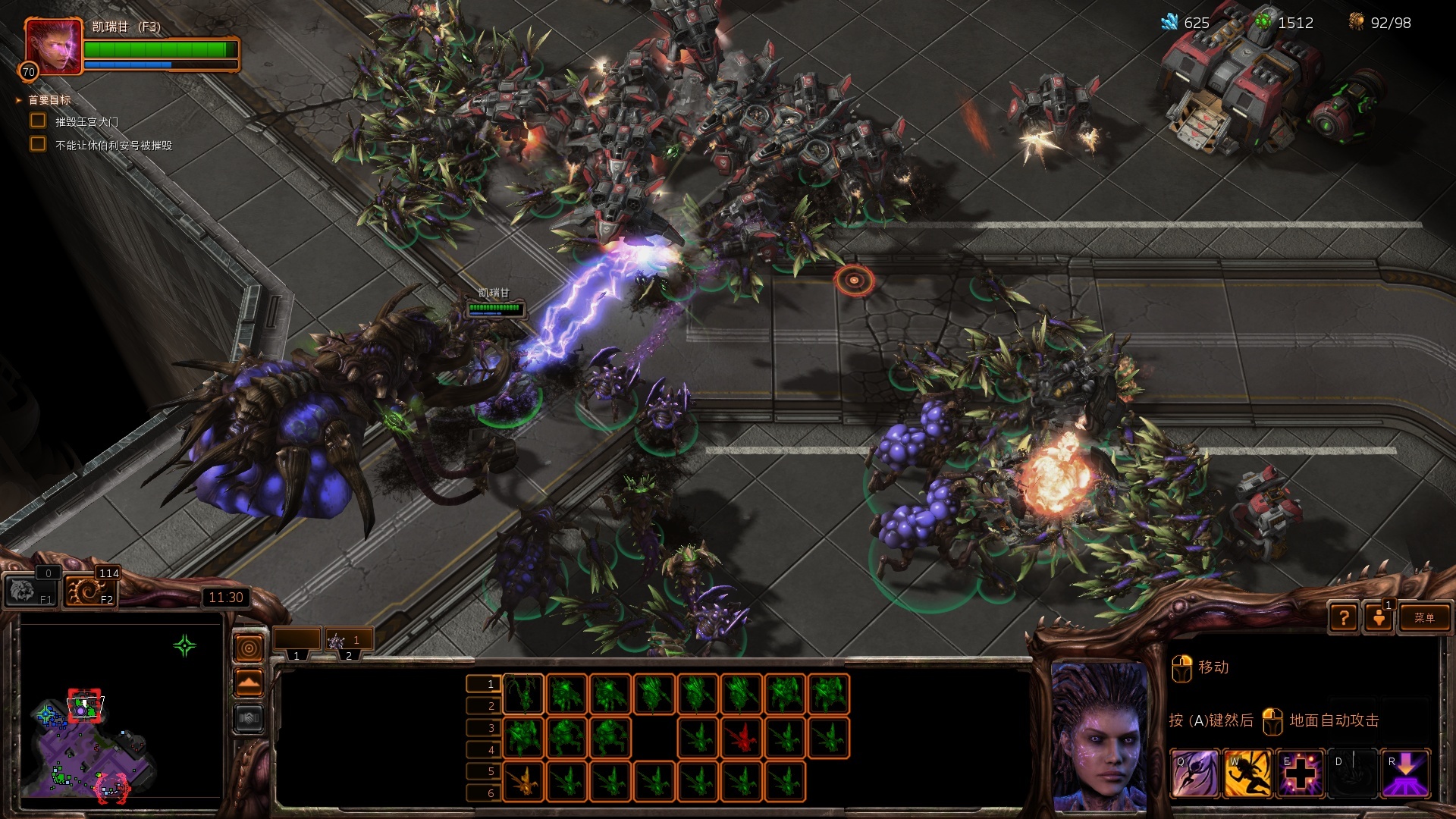Select control group 1 tab
This screenshot has width=1456, height=819.
click(x=297, y=642)
